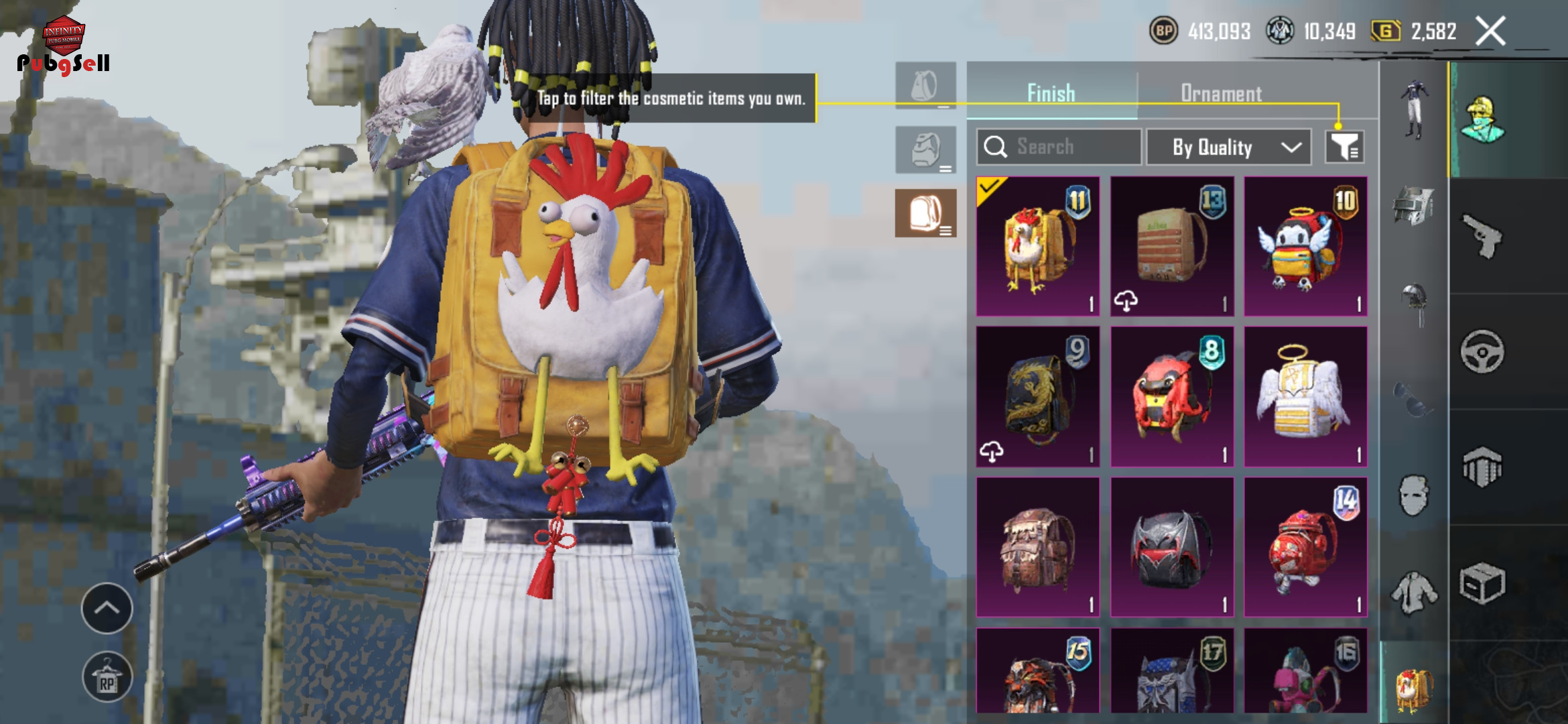Select the Finish tab
1568x724 pixels.
click(1051, 93)
